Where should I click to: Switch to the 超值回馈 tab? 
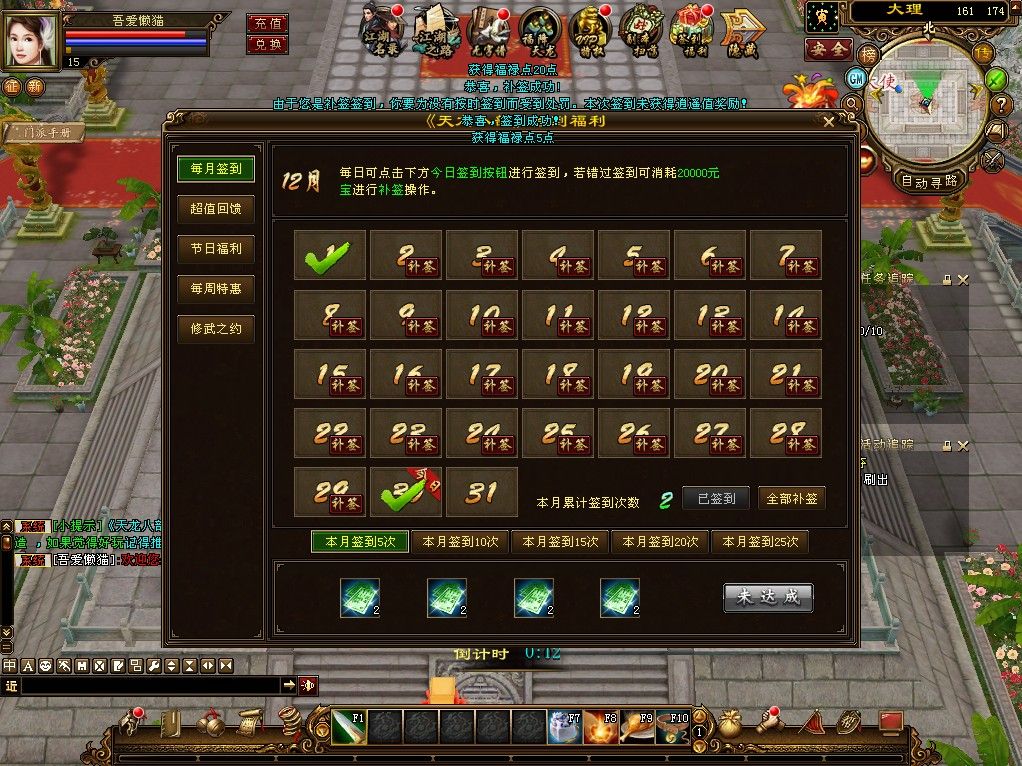[x=215, y=209]
